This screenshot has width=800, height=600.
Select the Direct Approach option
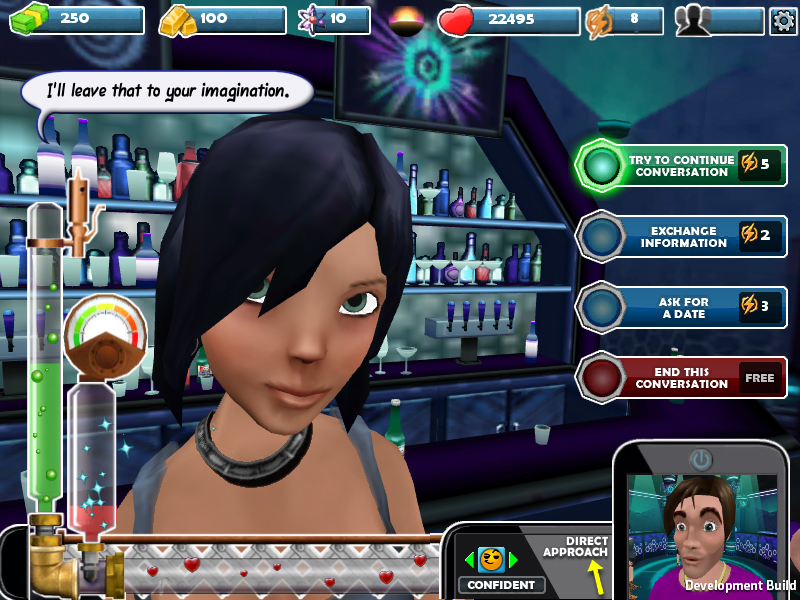(577, 548)
